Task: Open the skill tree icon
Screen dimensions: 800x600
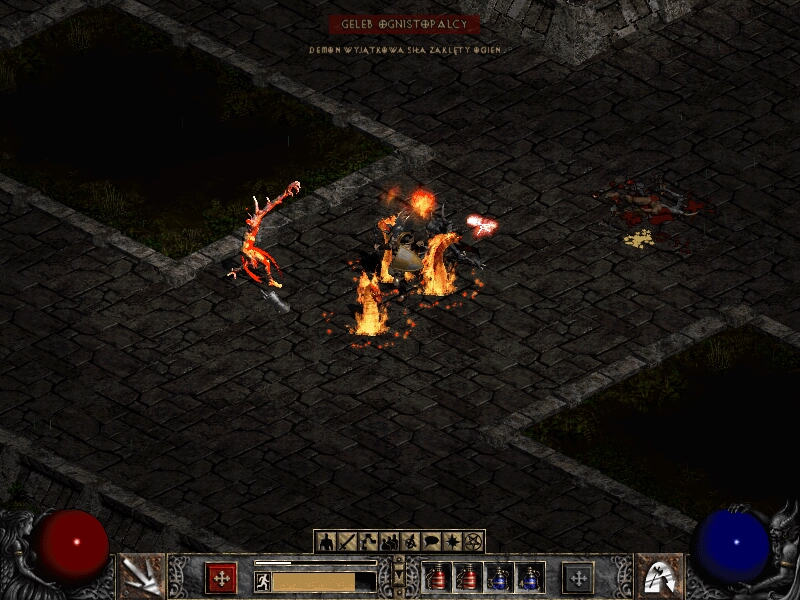Action: tap(368, 542)
